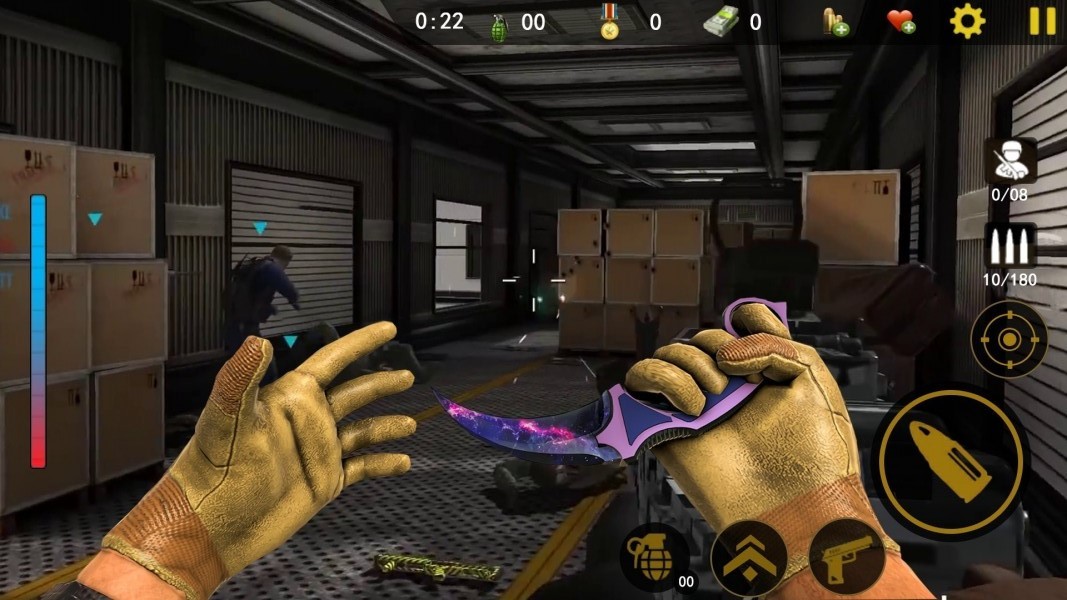This screenshot has width=1067, height=600.
Task: Buy more ammo with the bullets plus icon
Action: coord(835,21)
